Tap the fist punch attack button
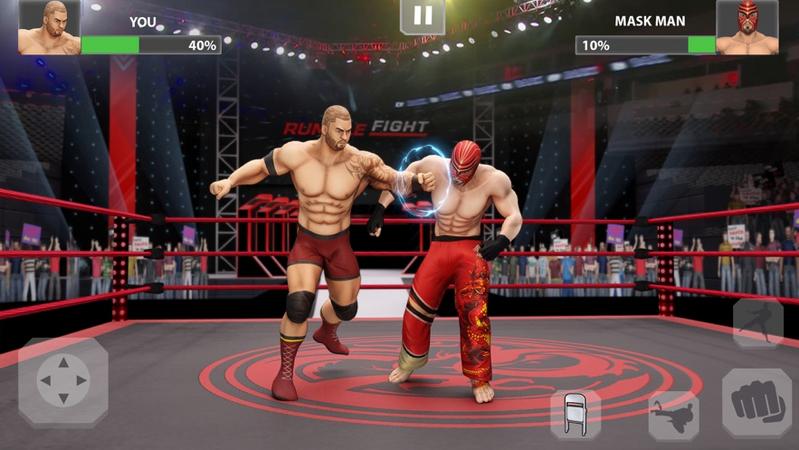Screen dimensions: 799x450 point(757,402)
